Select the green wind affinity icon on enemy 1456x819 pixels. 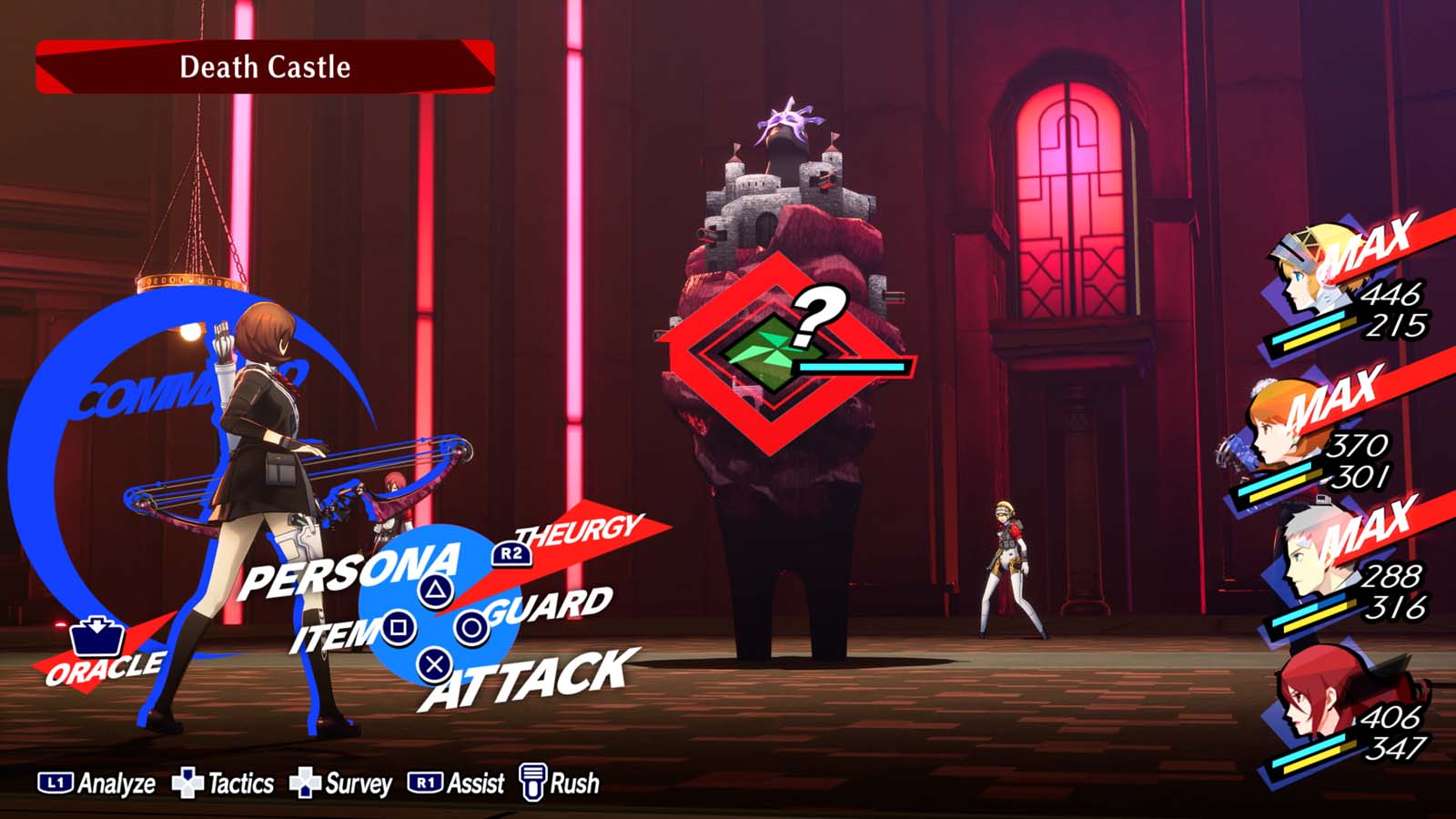click(767, 350)
